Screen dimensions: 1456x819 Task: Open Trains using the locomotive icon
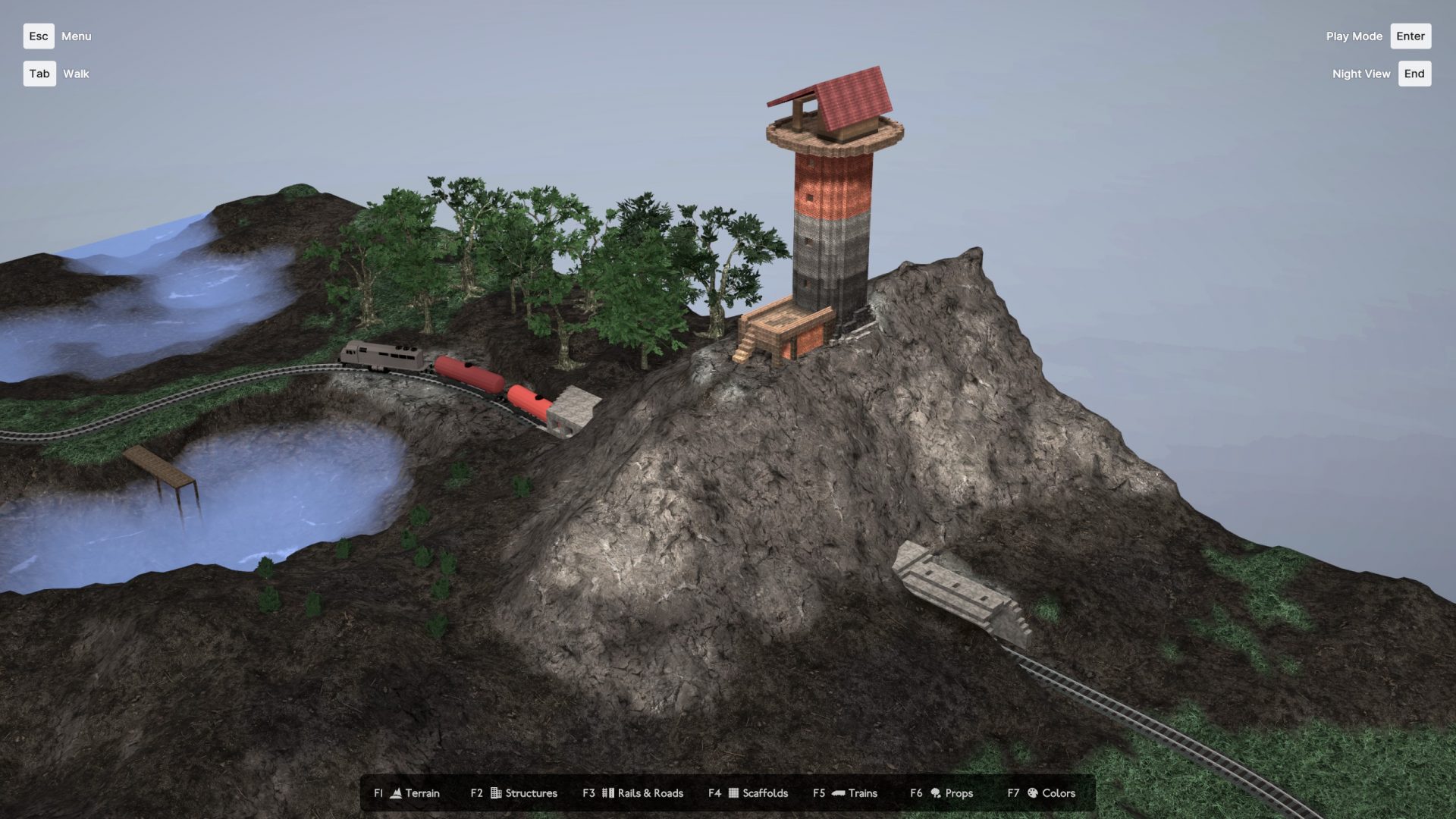[x=837, y=793]
